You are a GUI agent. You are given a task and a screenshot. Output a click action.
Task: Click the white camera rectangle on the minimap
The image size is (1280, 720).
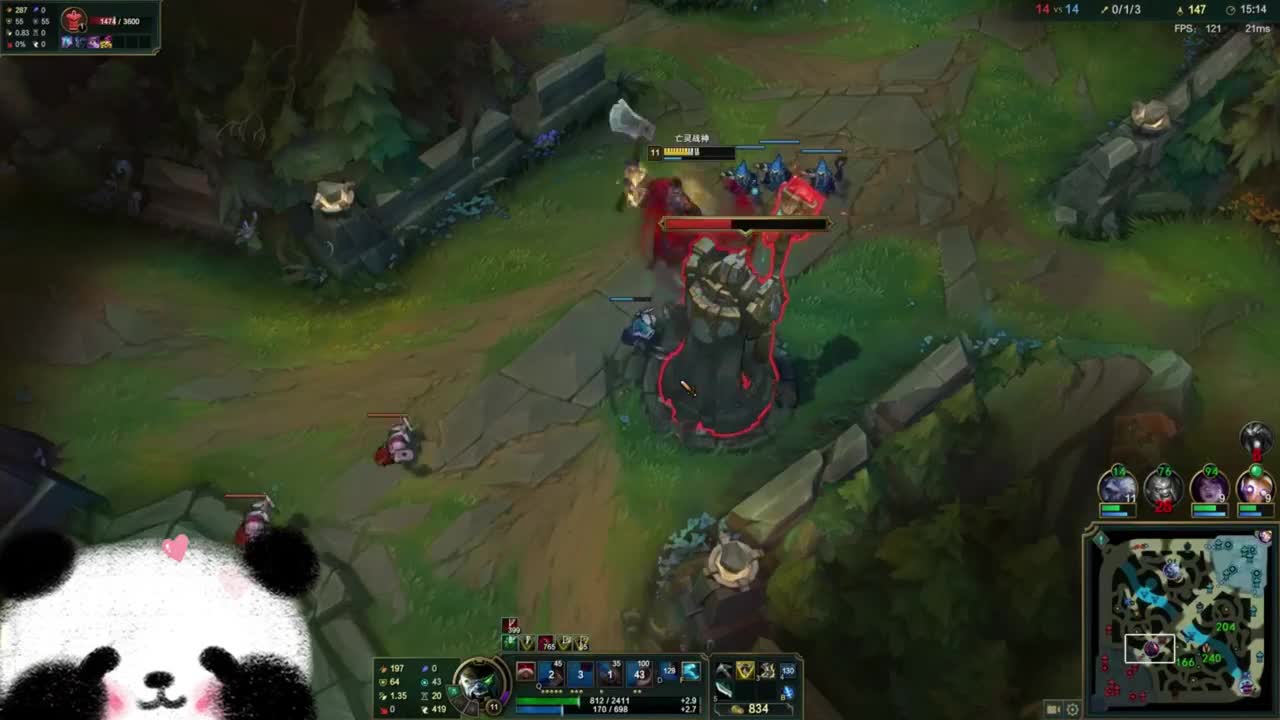pyautogui.click(x=1148, y=648)
